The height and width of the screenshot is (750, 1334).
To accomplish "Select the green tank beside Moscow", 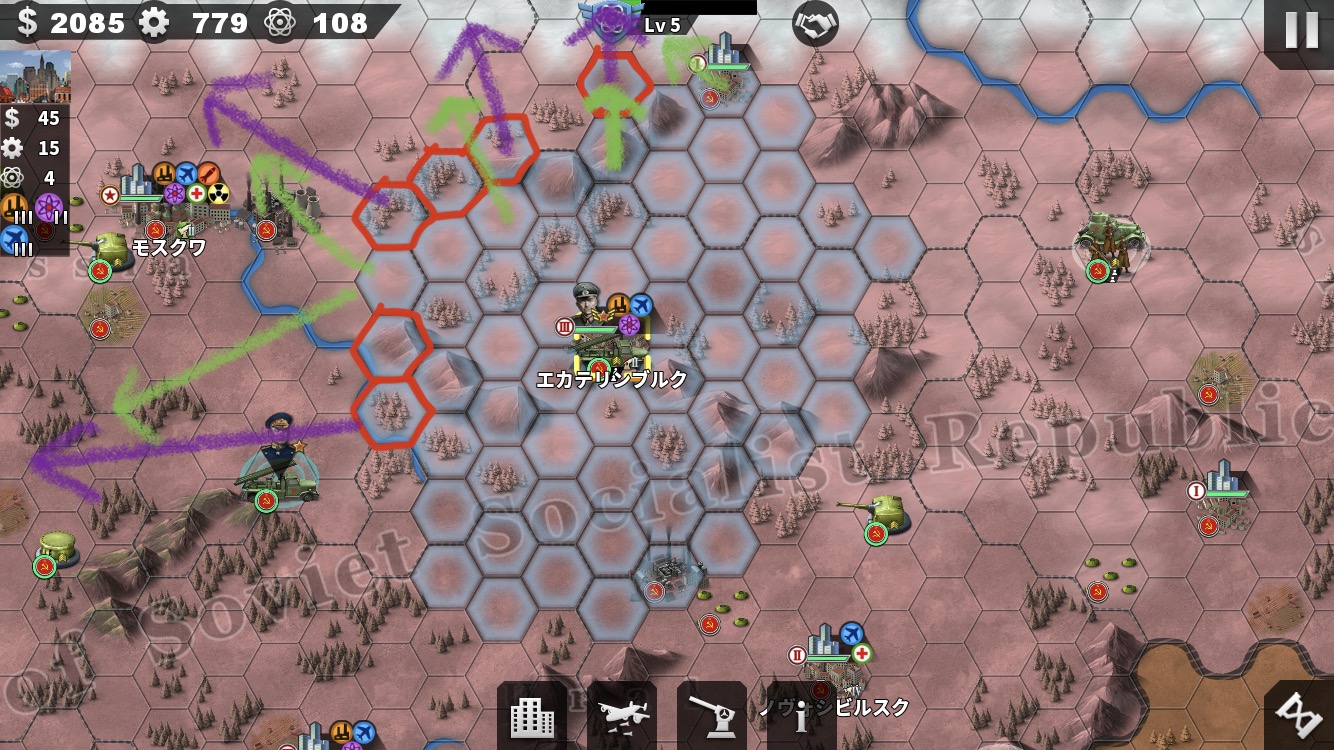I will pyautogui.click(x=105, y=252).
